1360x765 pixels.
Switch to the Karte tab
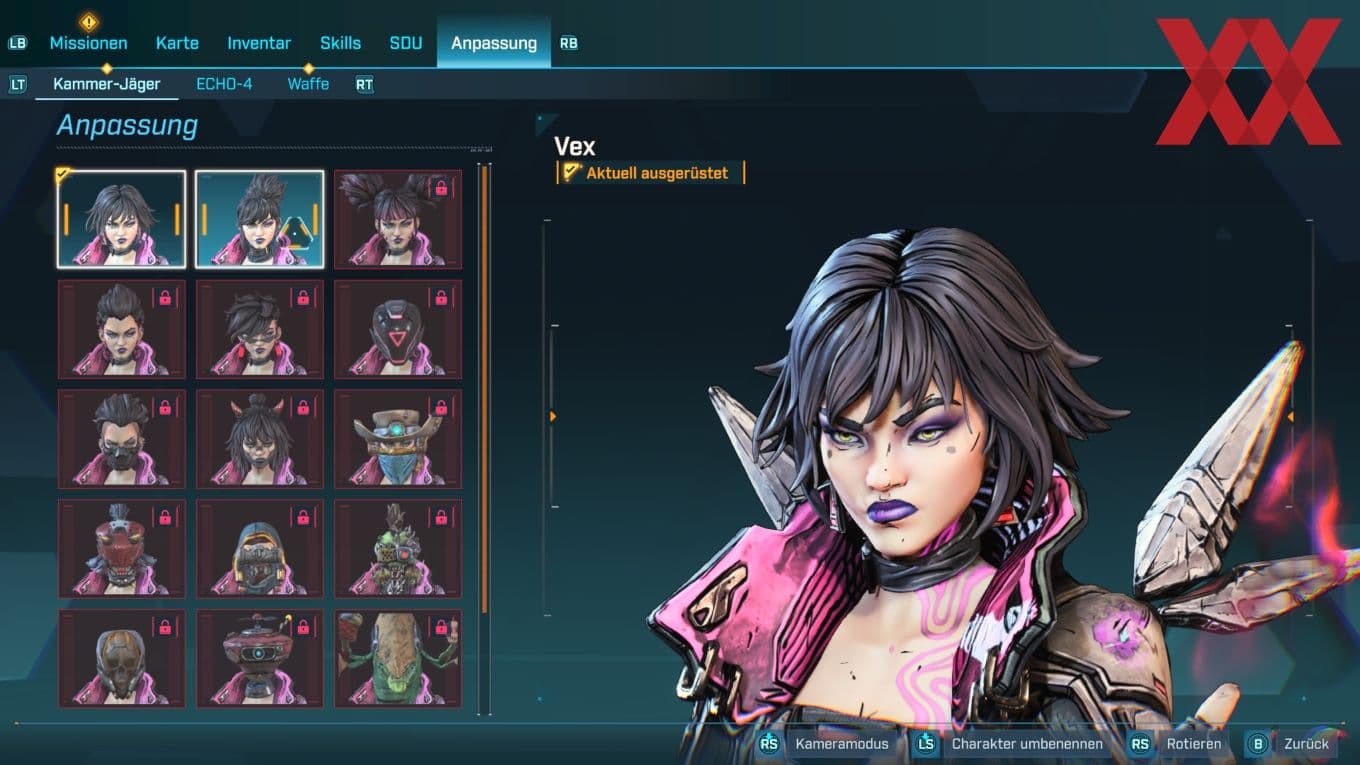pos(177,43)
